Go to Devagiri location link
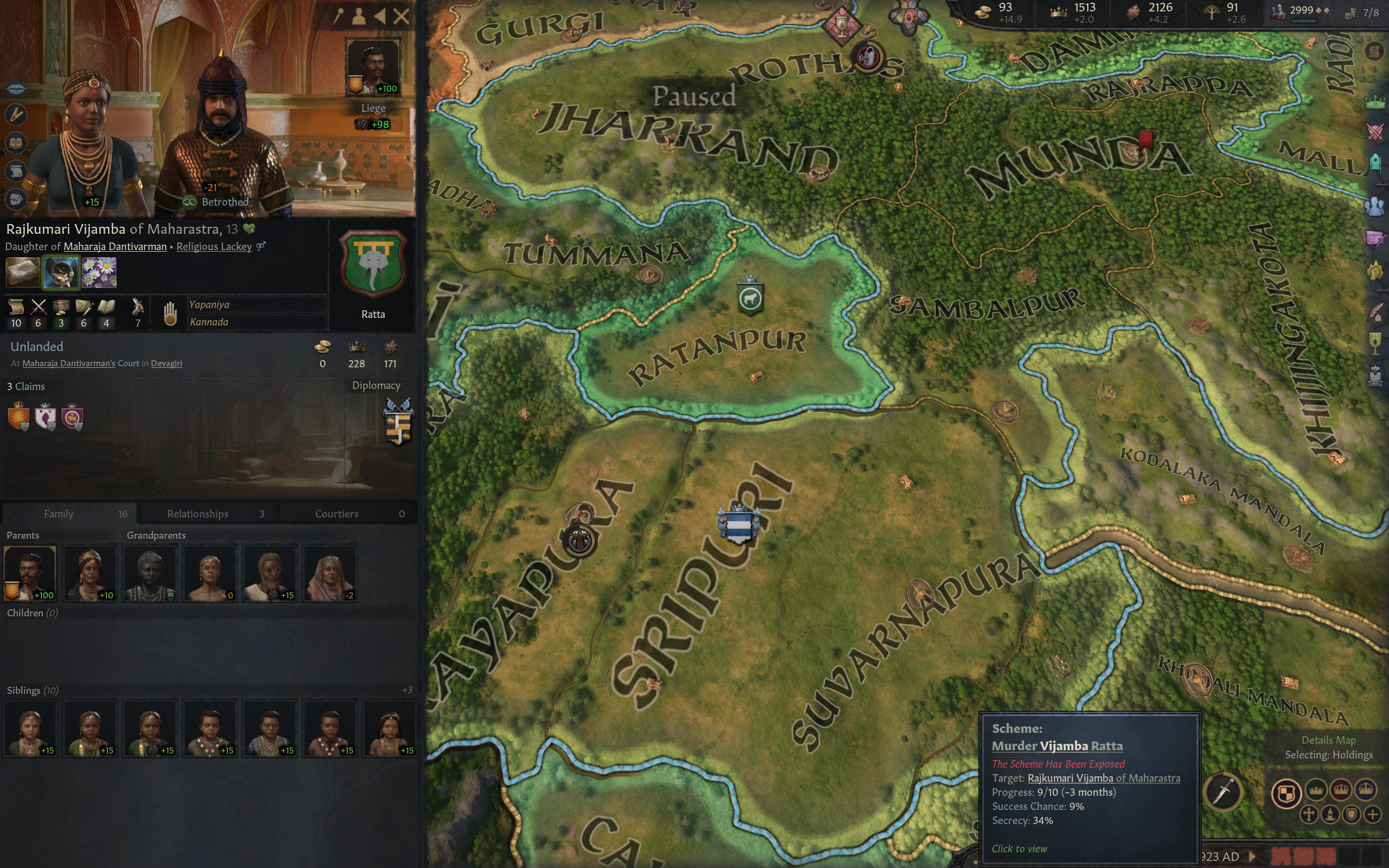 [167, 363]
